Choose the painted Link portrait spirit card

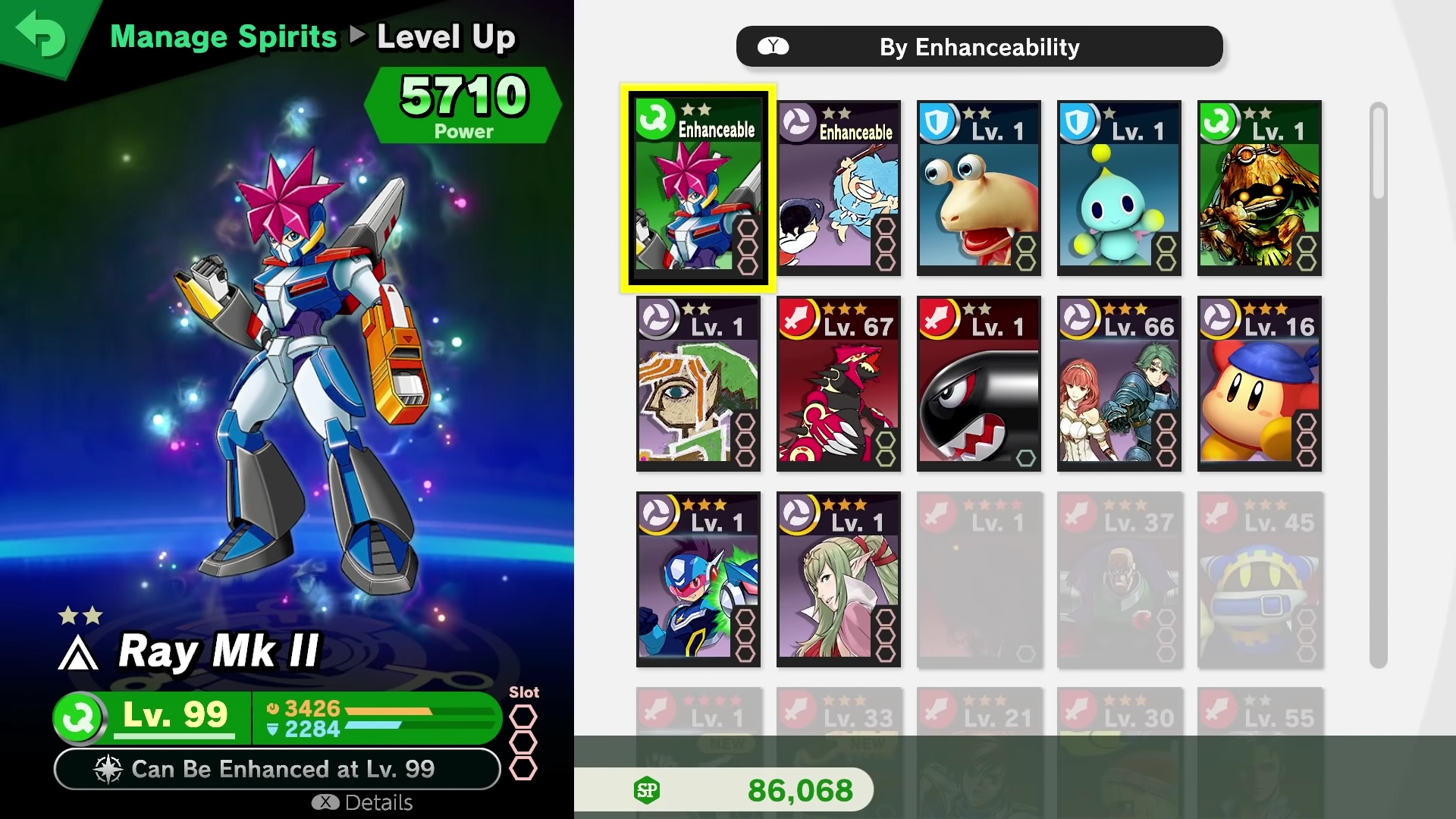tap(698, 383)
